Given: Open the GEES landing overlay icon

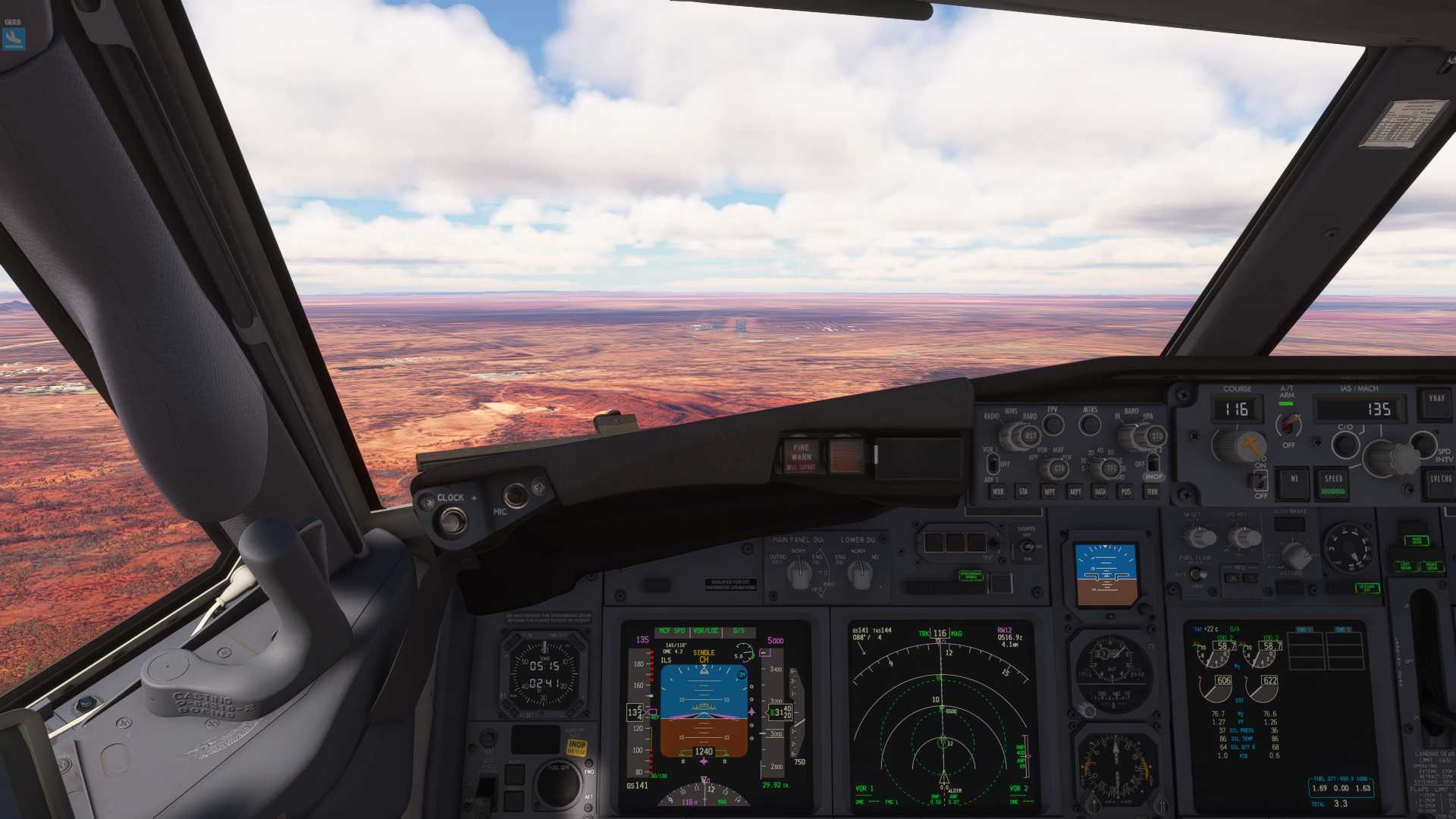Looking at the screenshot, I should 13,38.
